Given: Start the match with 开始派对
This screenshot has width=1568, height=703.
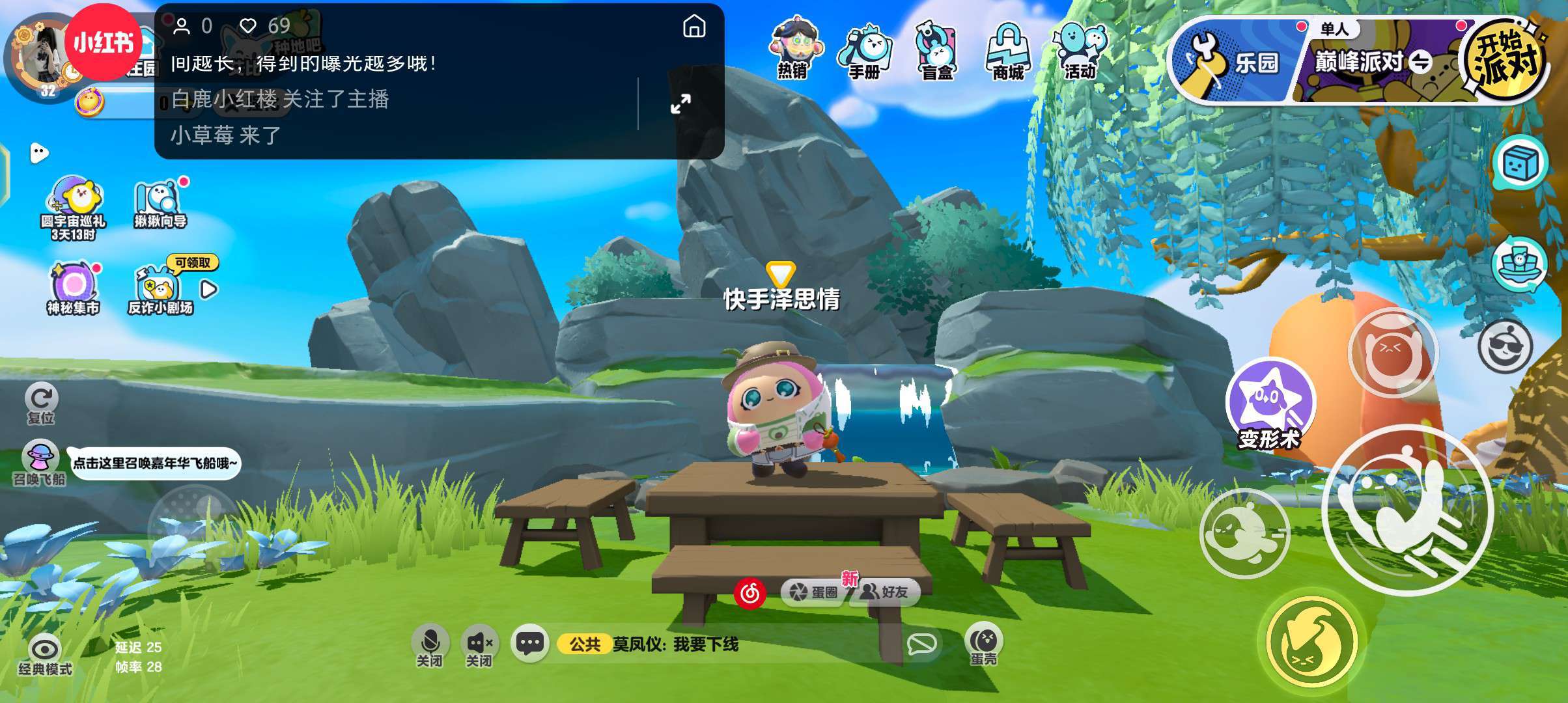Looking at the screenshot, I should point(1505,60).
